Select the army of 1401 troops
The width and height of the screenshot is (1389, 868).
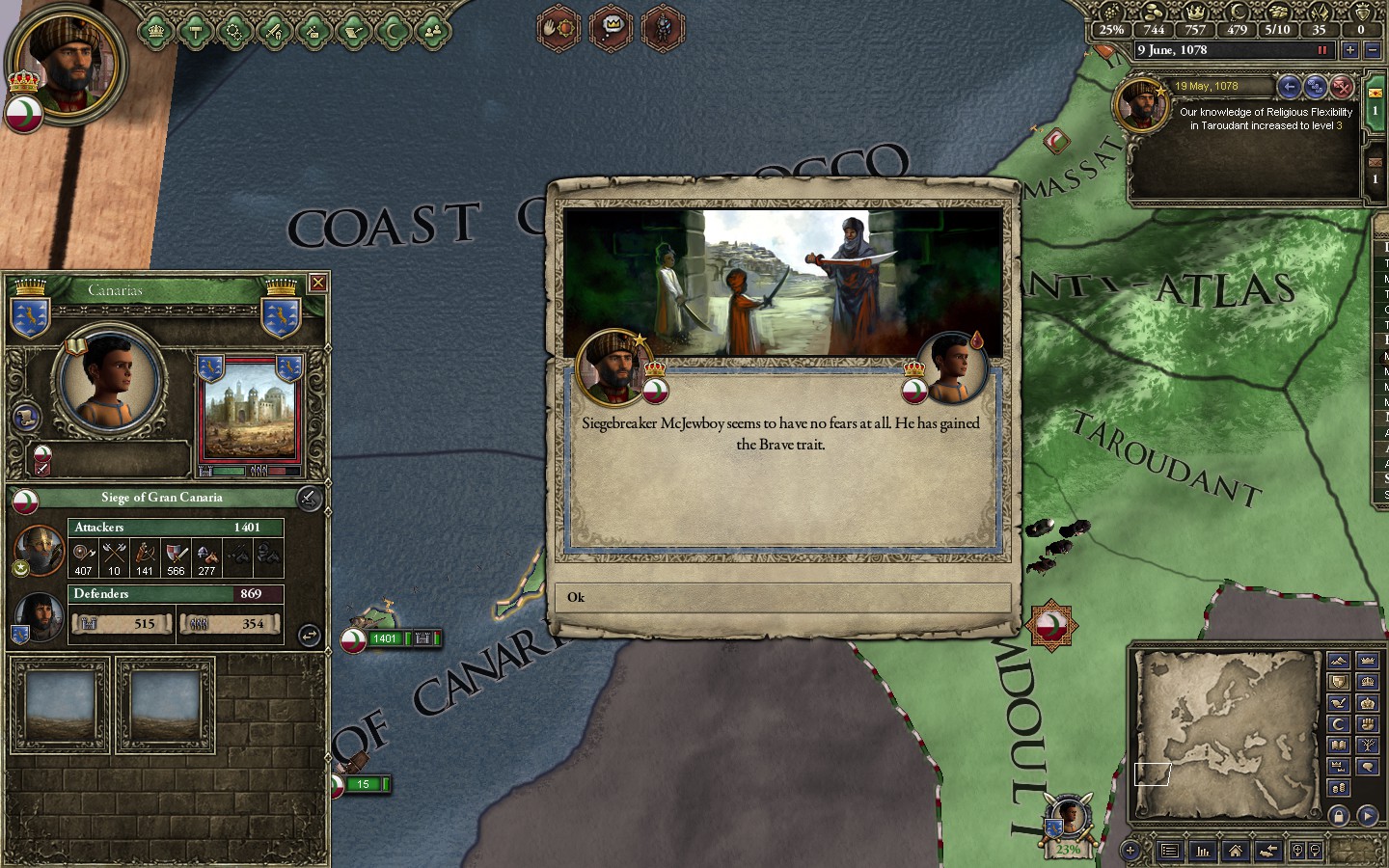(386, 638)
